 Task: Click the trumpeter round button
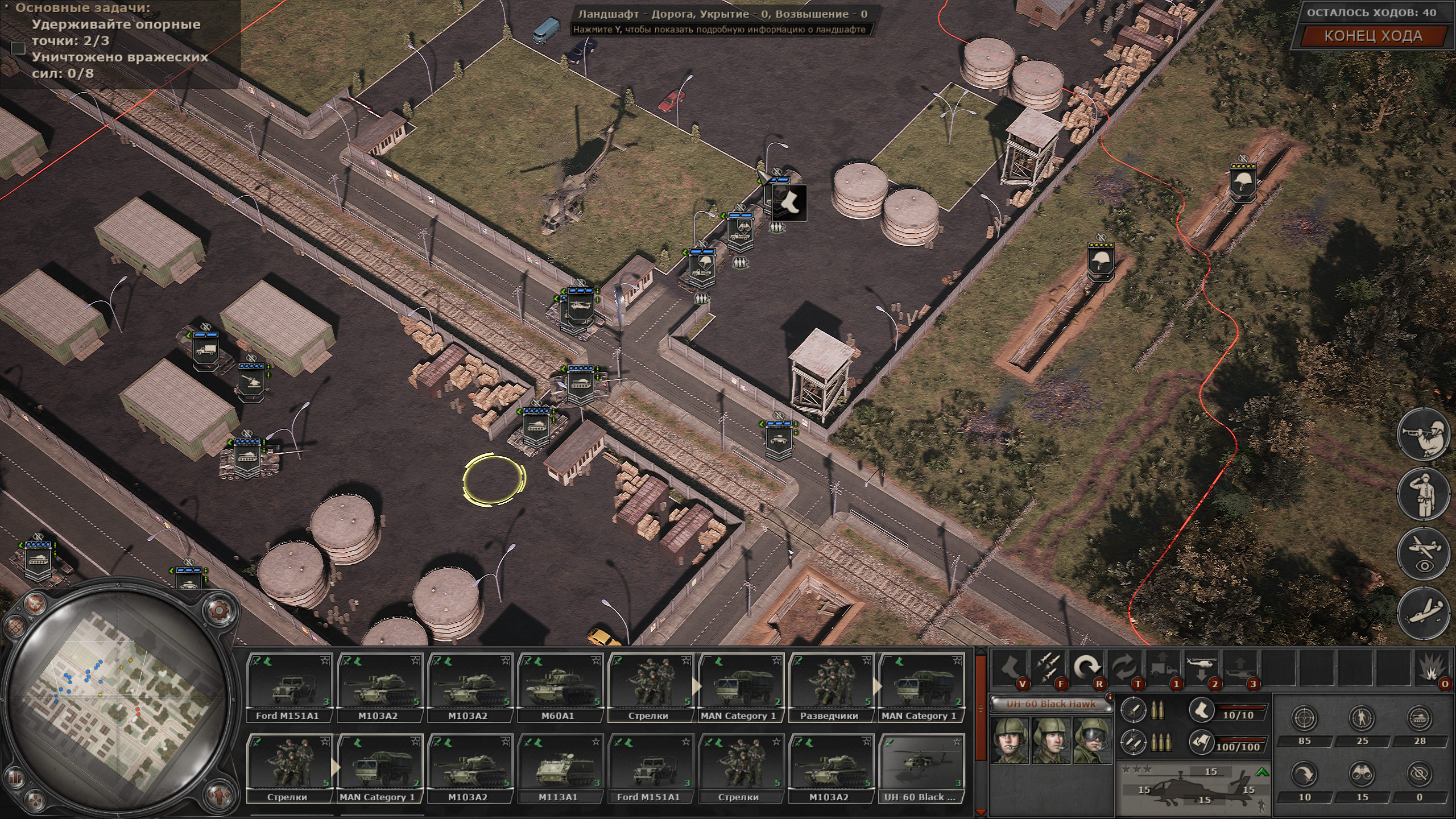pyautogui.click(x=1424, y=433)
